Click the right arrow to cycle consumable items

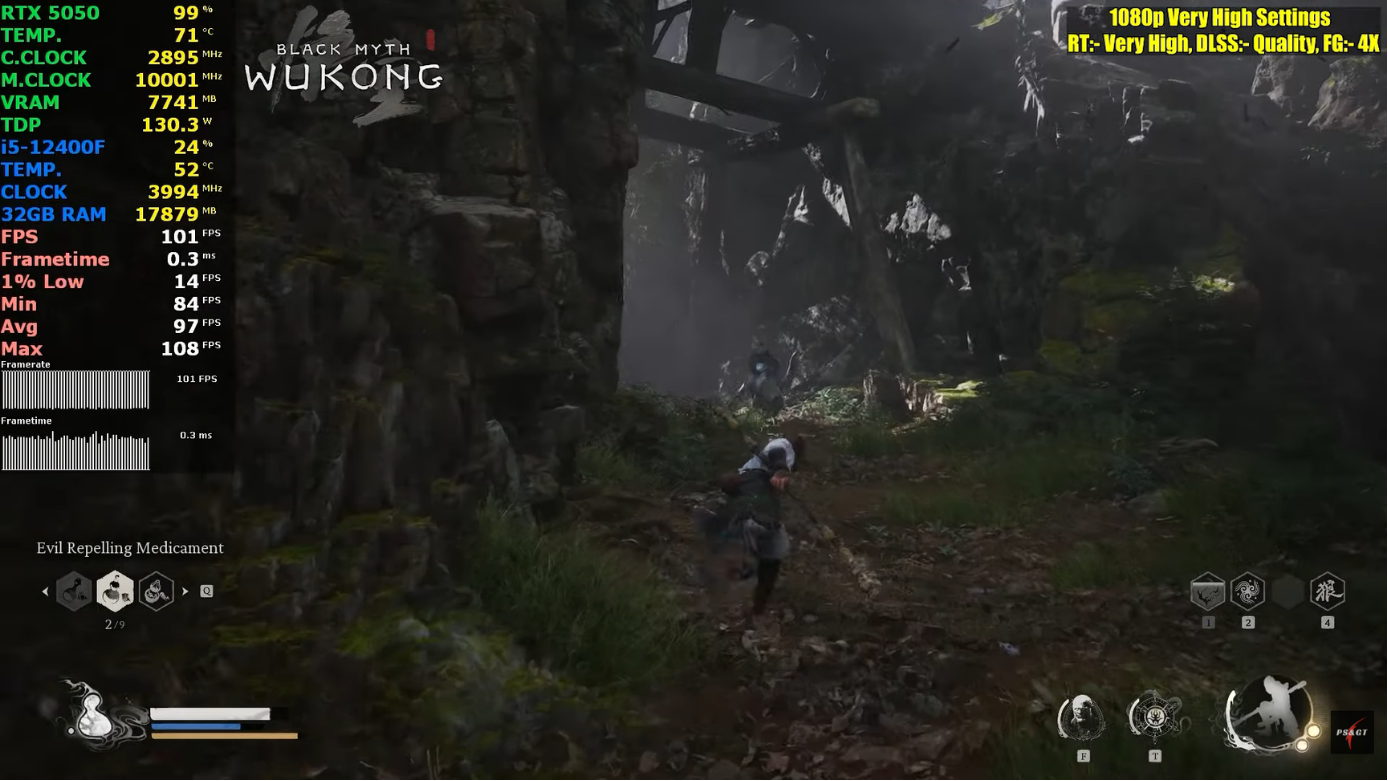coord(185,591)
